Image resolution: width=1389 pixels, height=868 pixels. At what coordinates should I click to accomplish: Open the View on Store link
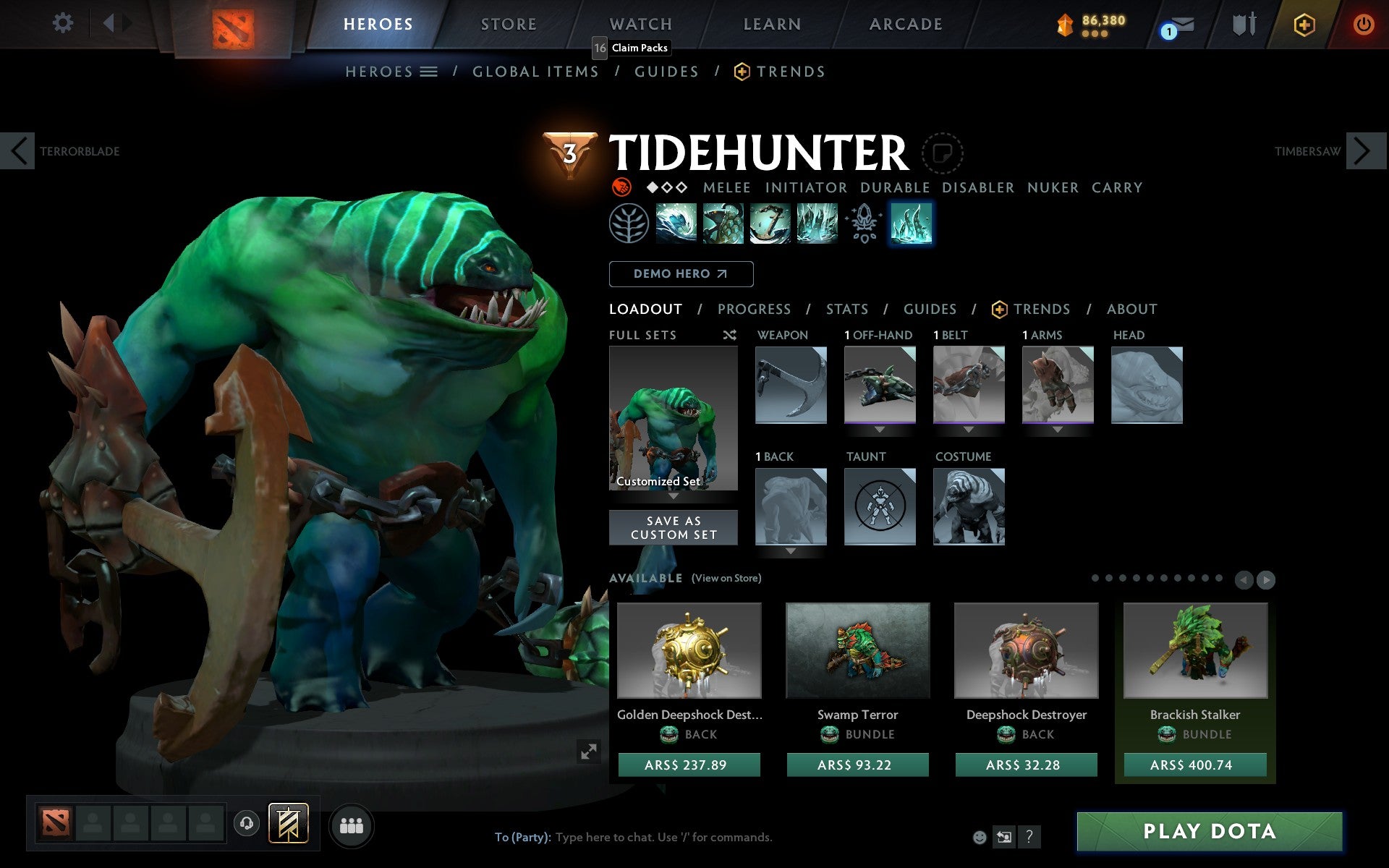pyautogui.click(x=726, y=578)
